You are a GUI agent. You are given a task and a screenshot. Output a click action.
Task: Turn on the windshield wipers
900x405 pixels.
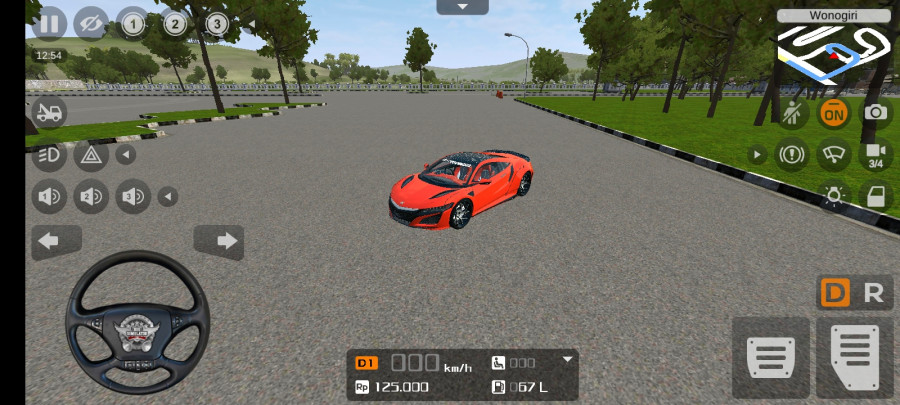pos(834,155)
